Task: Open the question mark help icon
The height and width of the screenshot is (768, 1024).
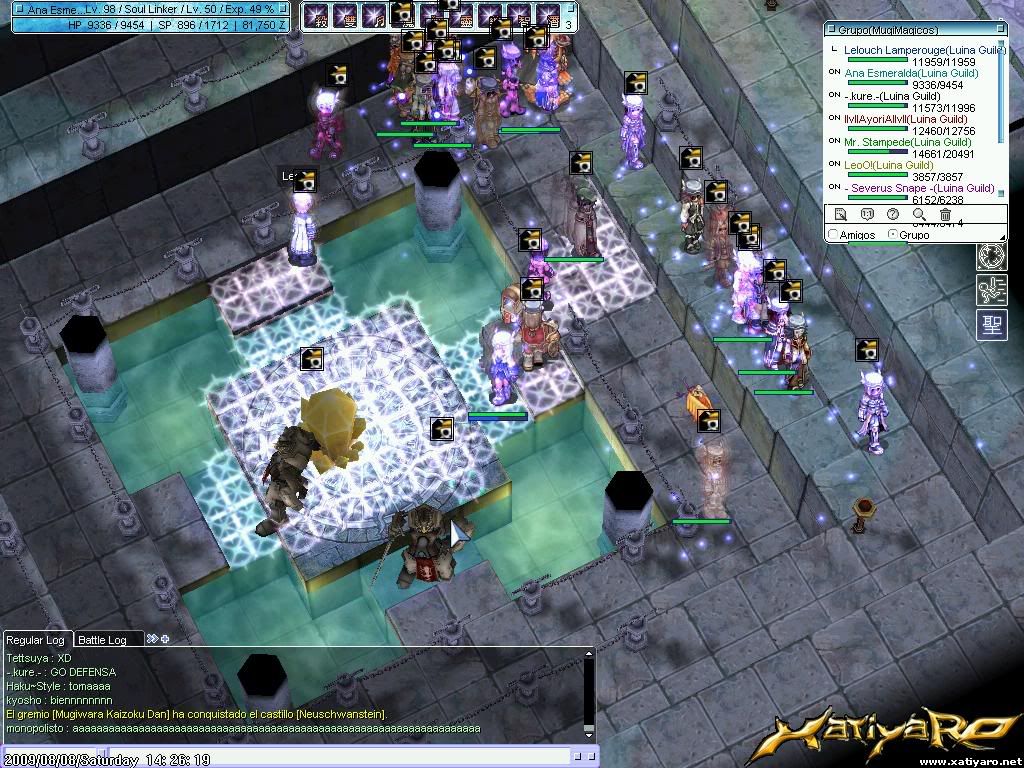Action: tap(893, 214)
